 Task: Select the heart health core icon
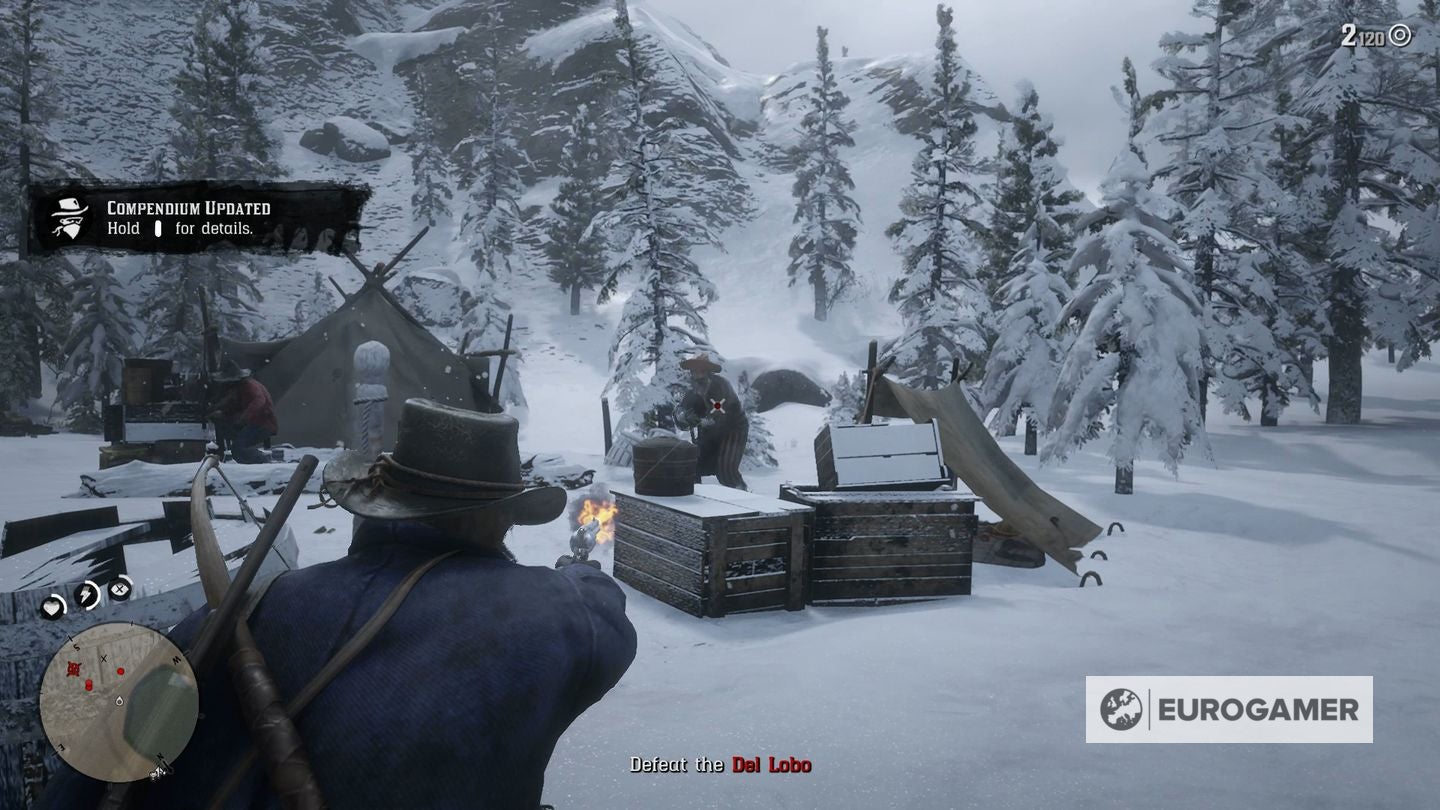tap(53, 606)
